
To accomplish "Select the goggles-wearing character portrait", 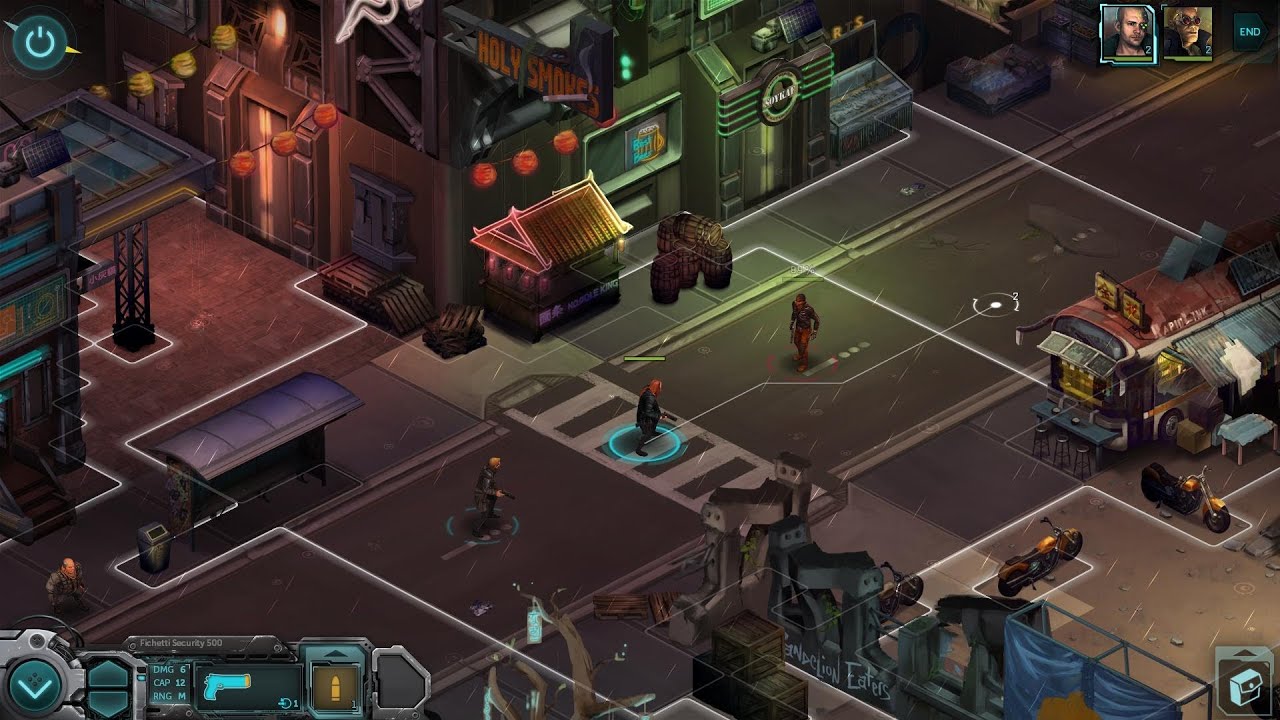I will (x=1187, y=34).
